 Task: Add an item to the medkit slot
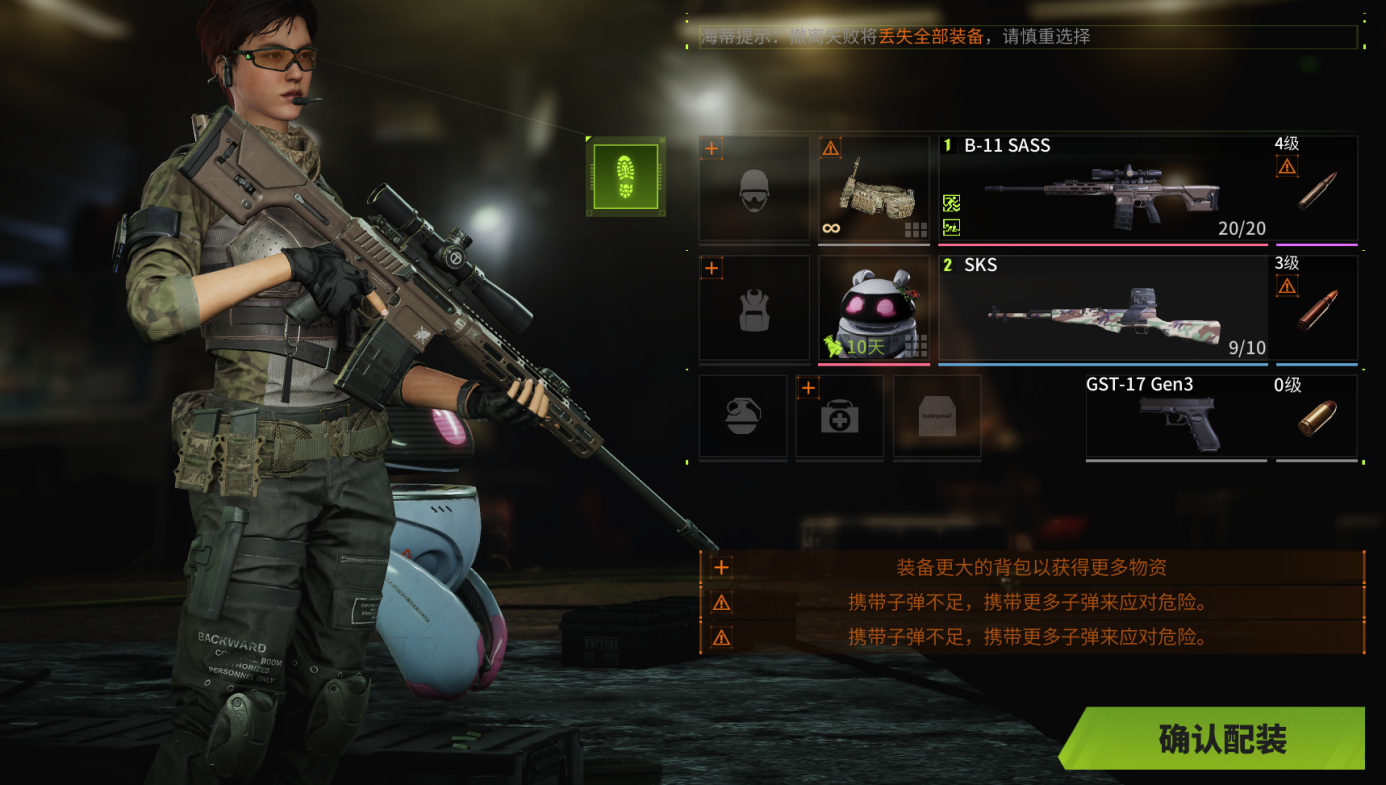pyautogui.click(x=839, y=417)
